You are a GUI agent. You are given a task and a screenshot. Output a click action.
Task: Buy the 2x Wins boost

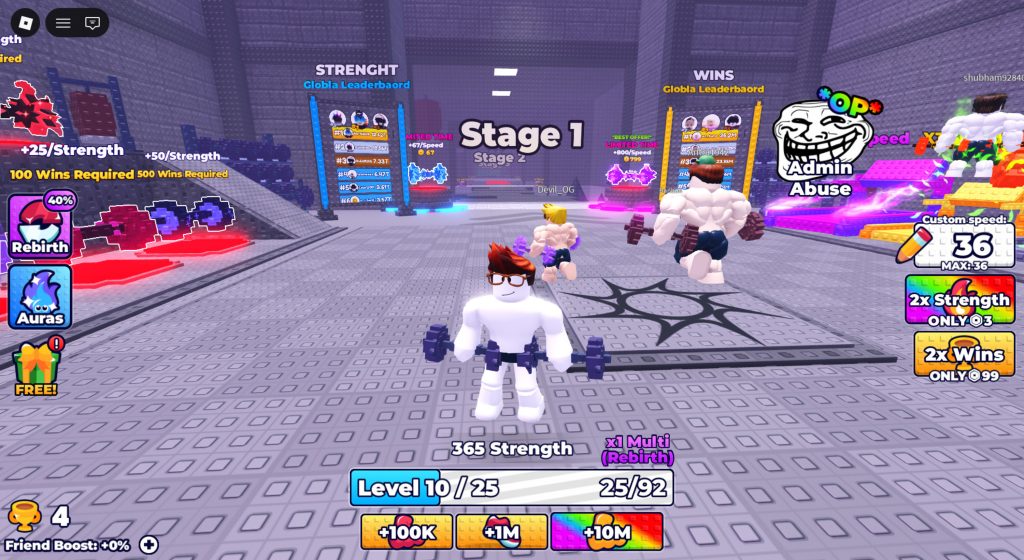point(963,354)
